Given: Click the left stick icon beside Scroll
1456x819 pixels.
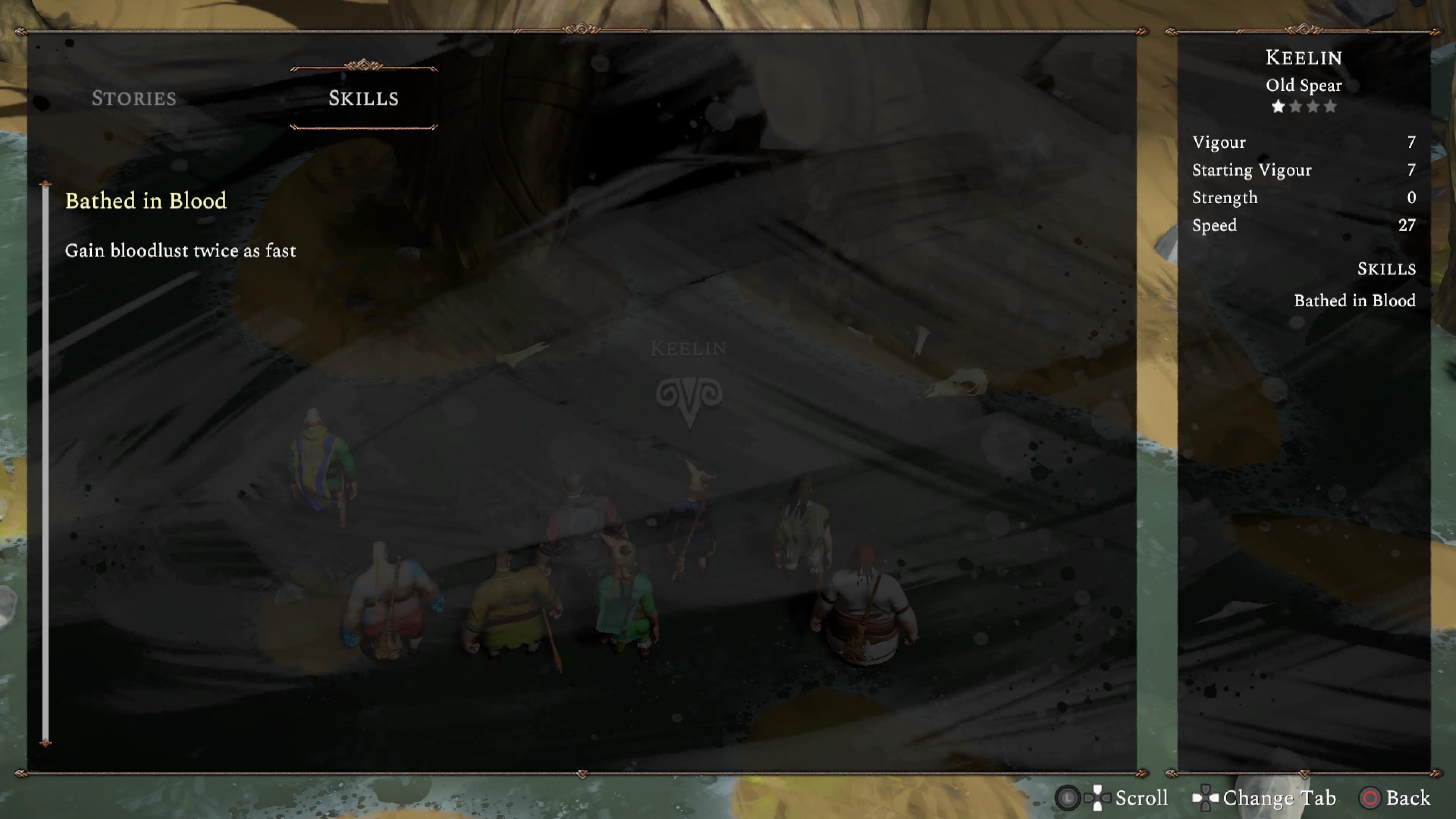Looking at the screenshot, I should 1068,799.
